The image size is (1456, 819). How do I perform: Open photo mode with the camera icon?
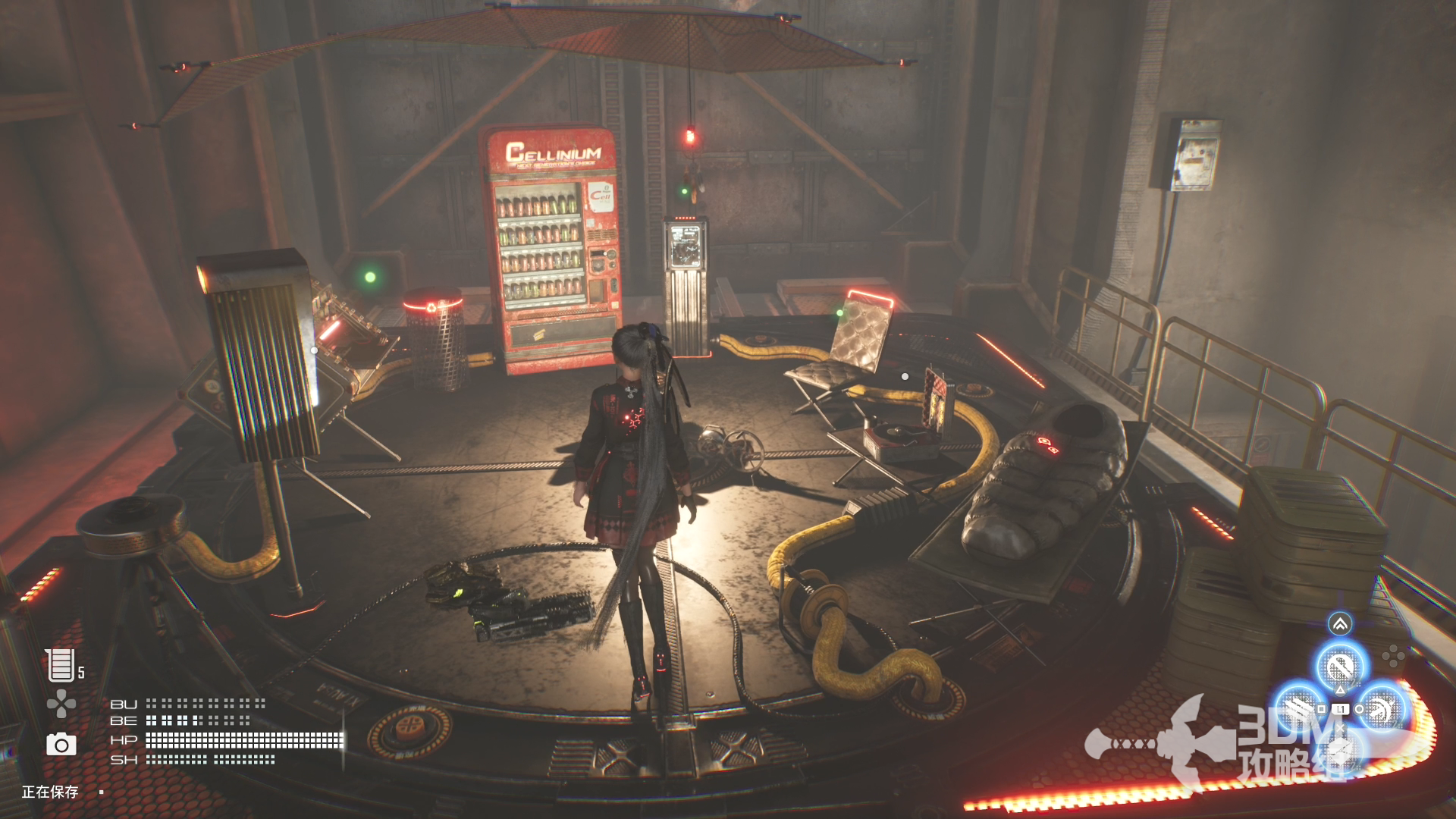pyautogui.click(x=61, y=745)
